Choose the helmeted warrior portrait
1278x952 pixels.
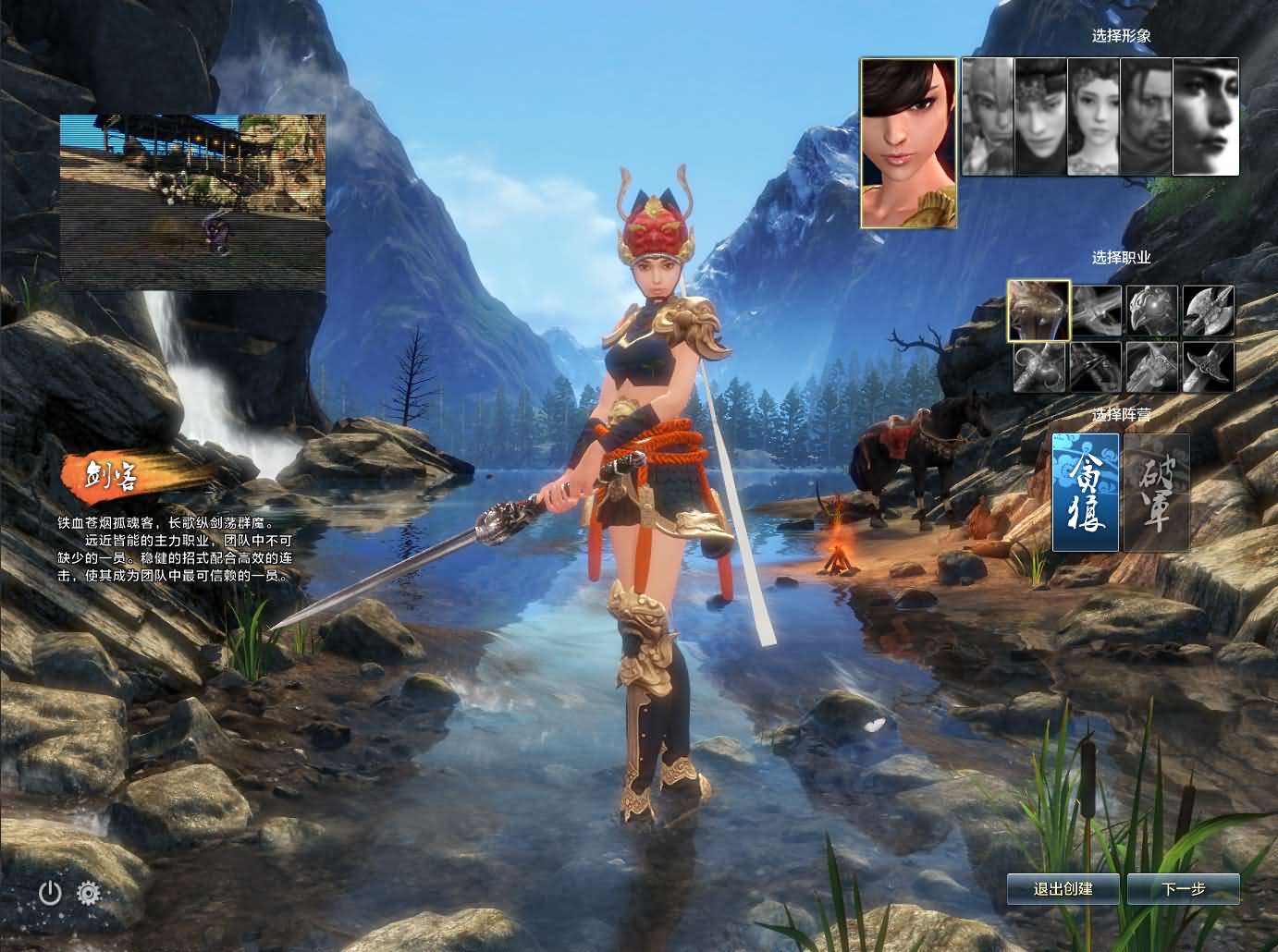[x=988, y=116]
